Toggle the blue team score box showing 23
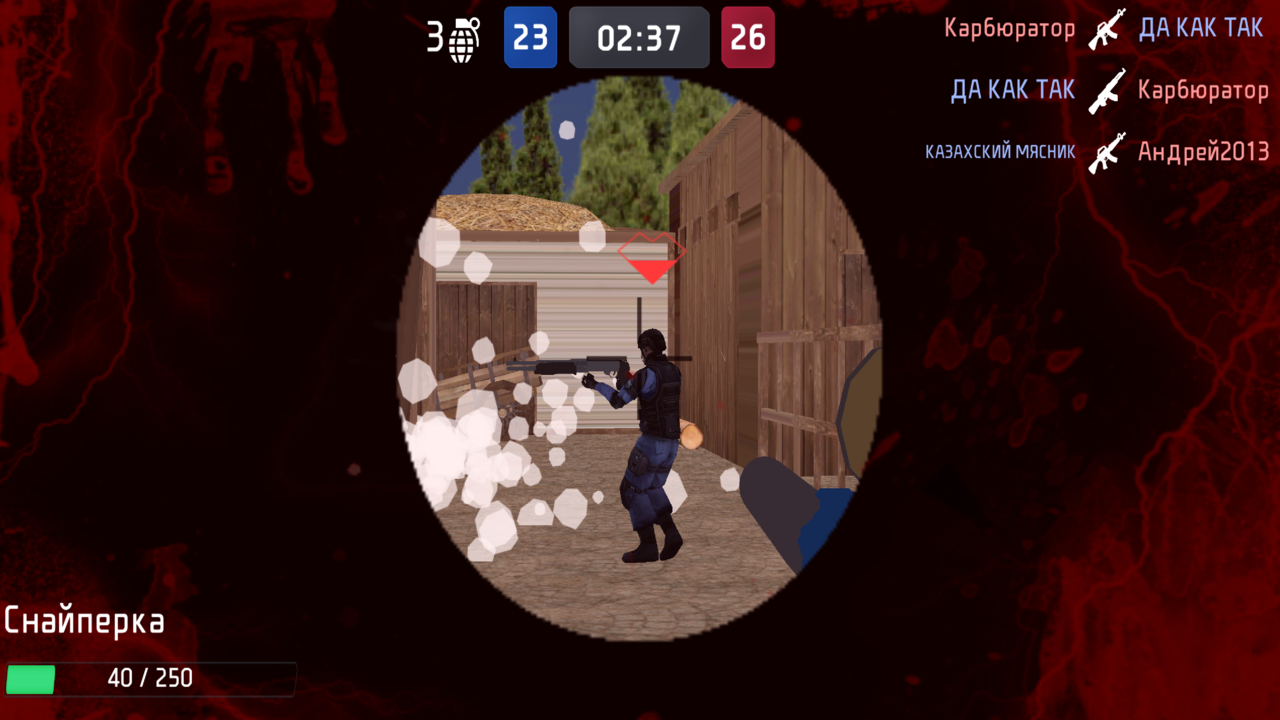Image resolution: width=1280 pixels, height=720 pixels. [x=531, y=37]
